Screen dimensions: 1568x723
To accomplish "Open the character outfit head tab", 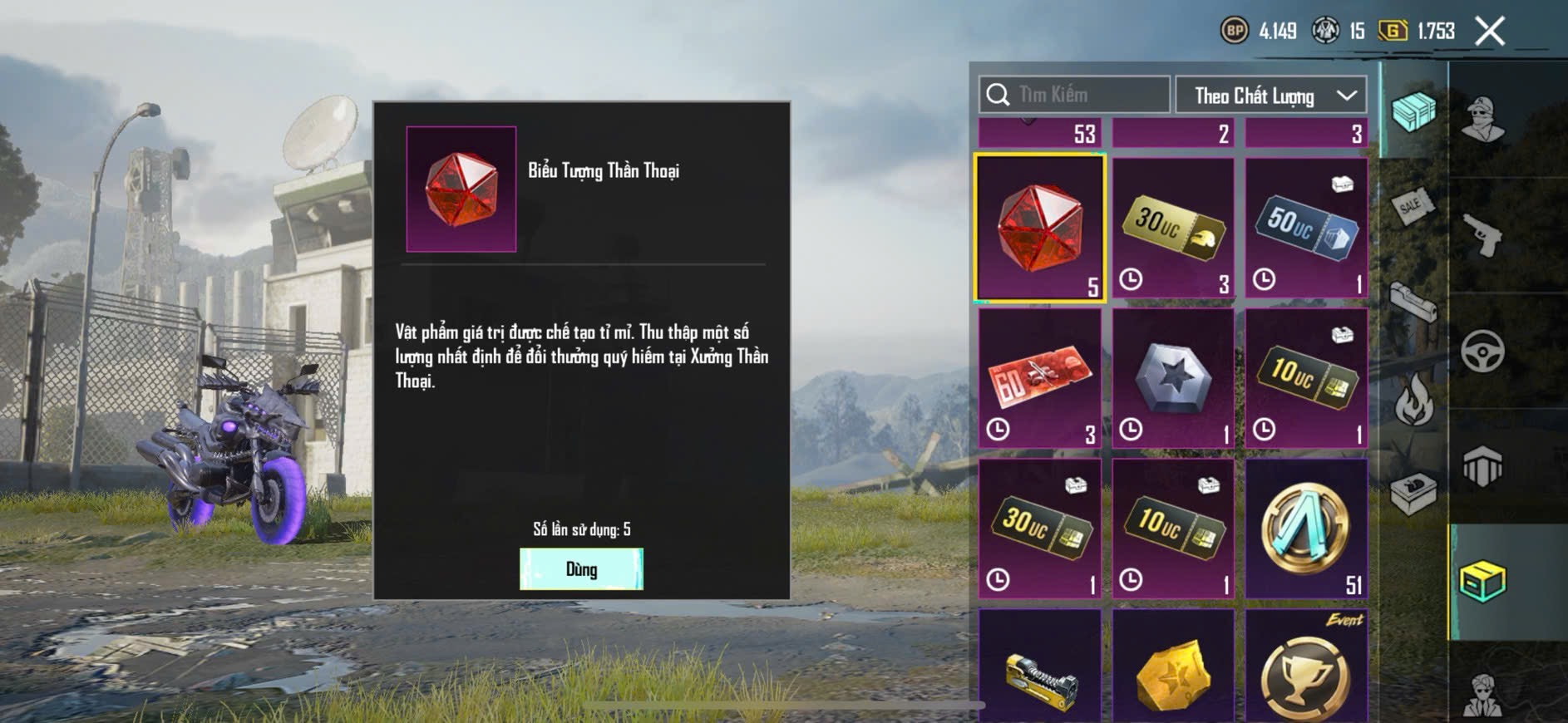I will tap(1483, 118).
